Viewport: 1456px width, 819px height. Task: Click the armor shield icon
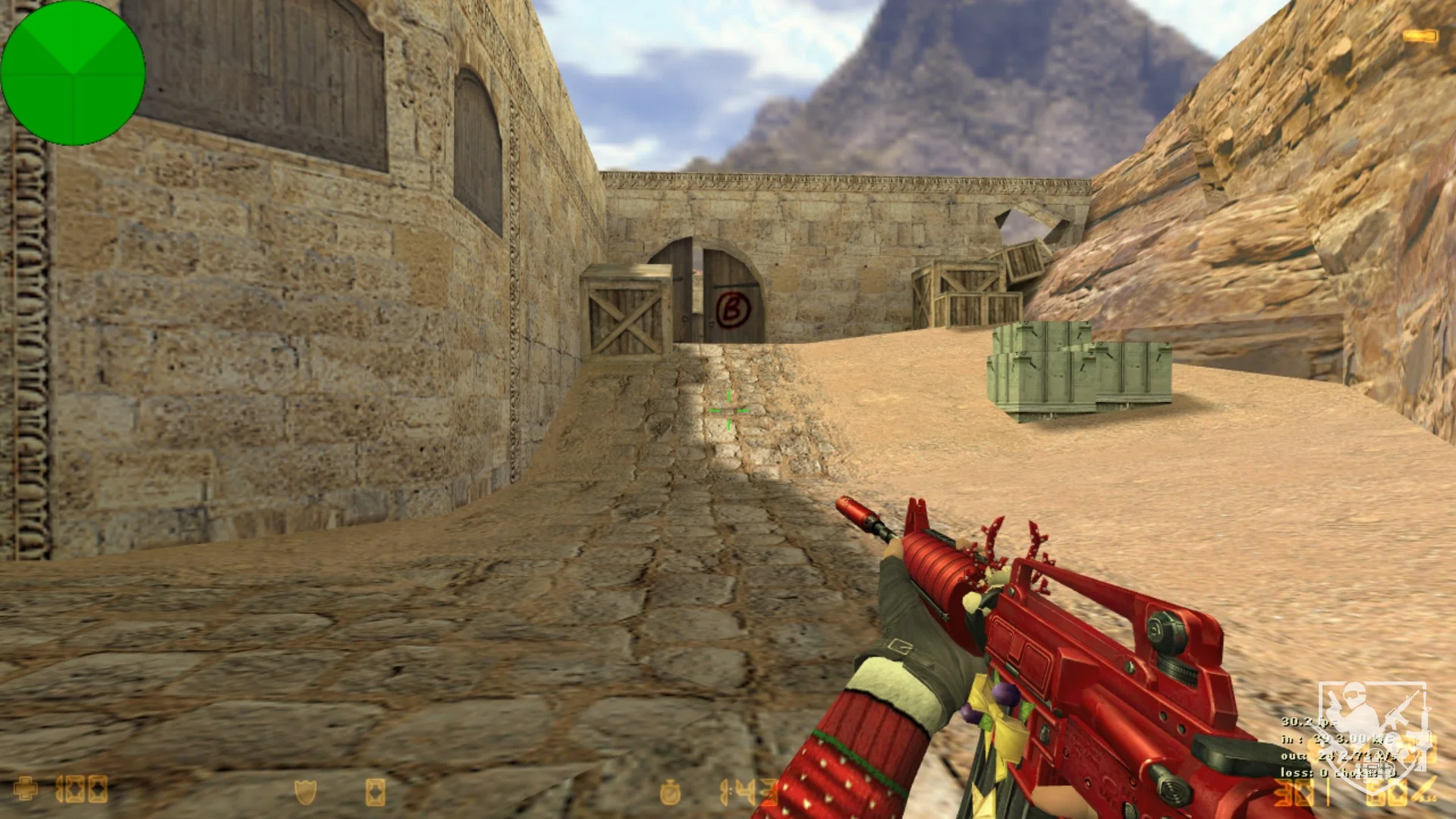tap(305, 792)
